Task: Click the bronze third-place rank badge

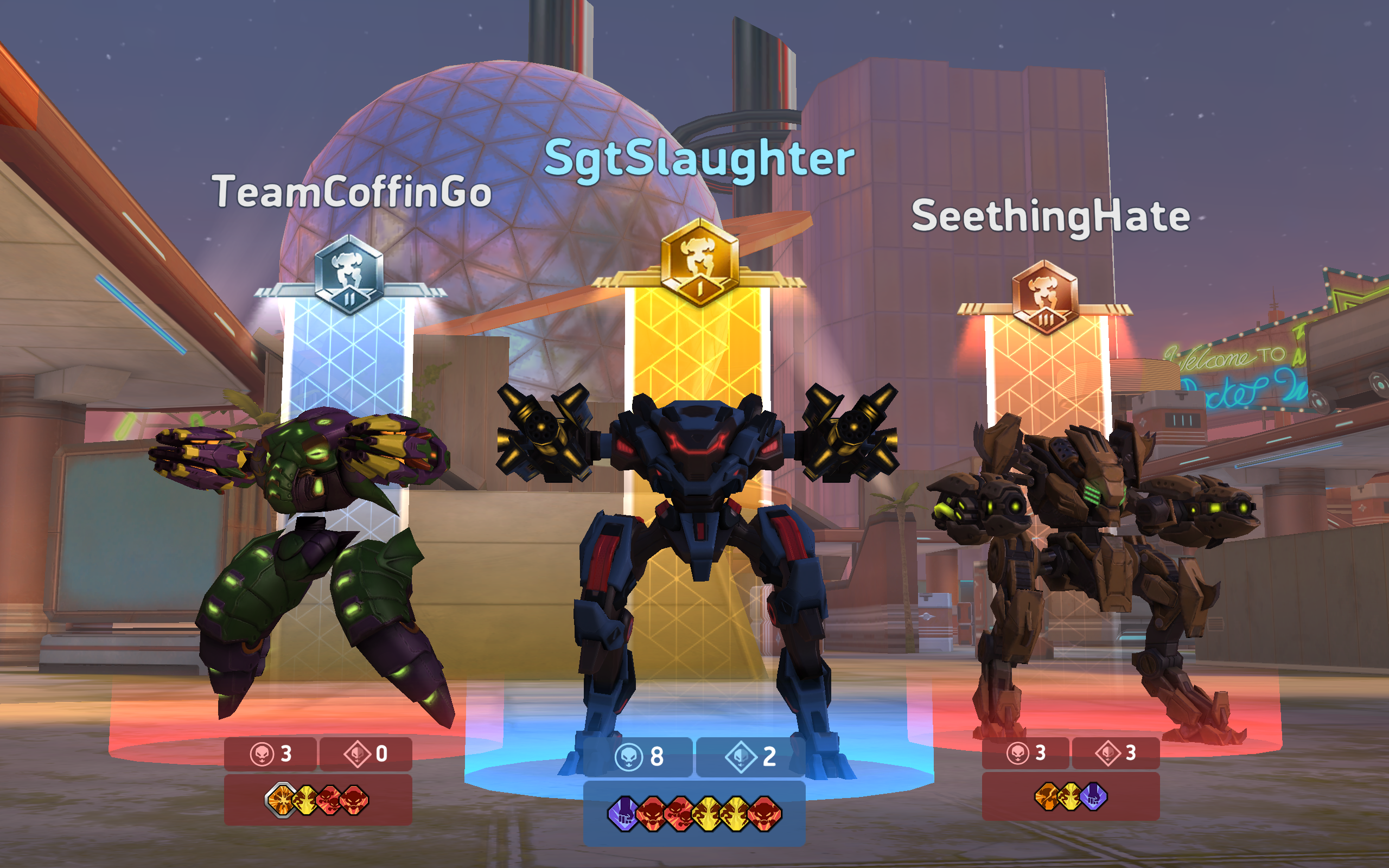Action: click(1044, 297)
